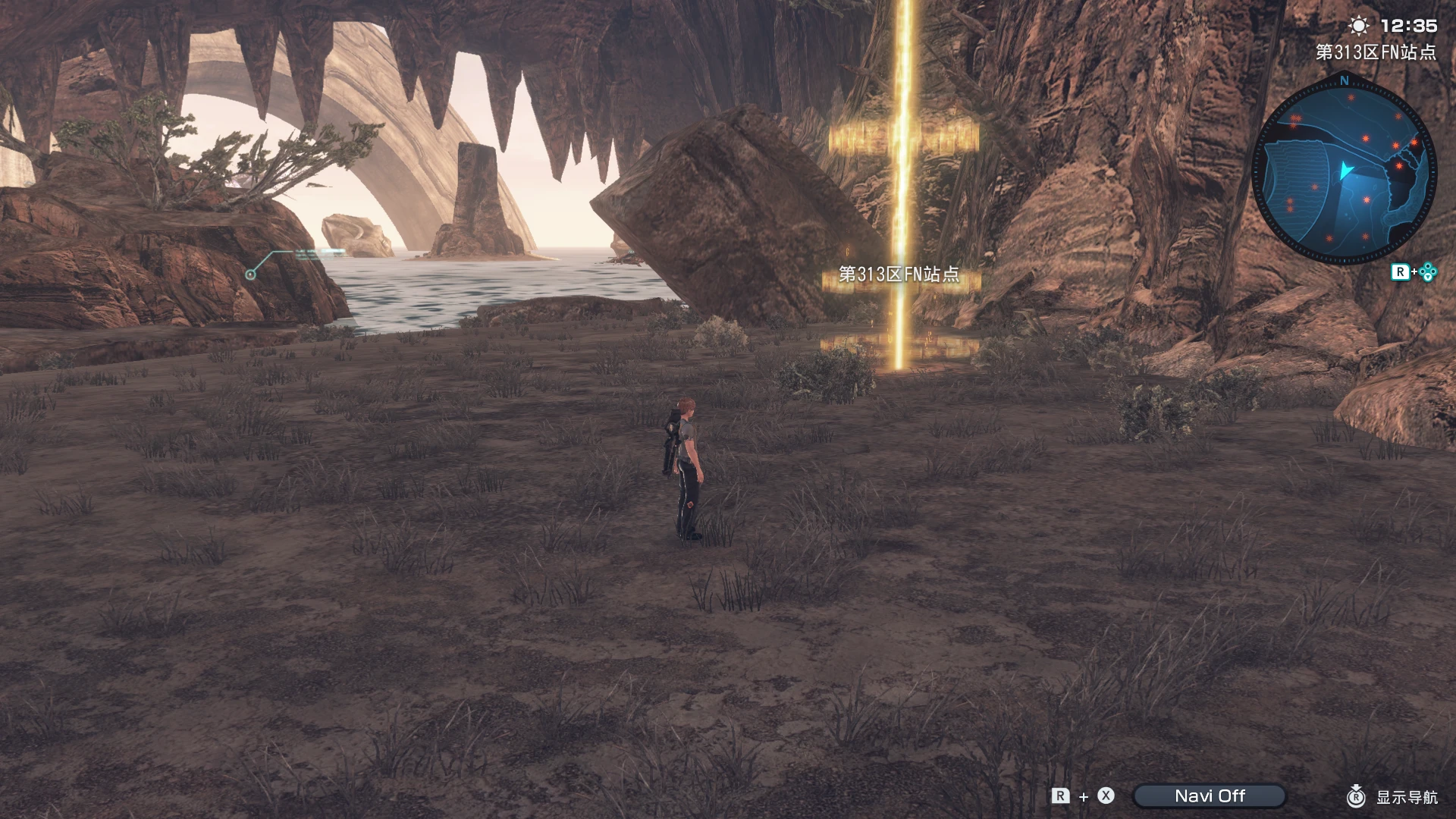The height and width of the screenshot is (819, 1456).
Task: Click the D-pad icon under the minimap
Action: pyautogui.click(x=1428, y=271)
